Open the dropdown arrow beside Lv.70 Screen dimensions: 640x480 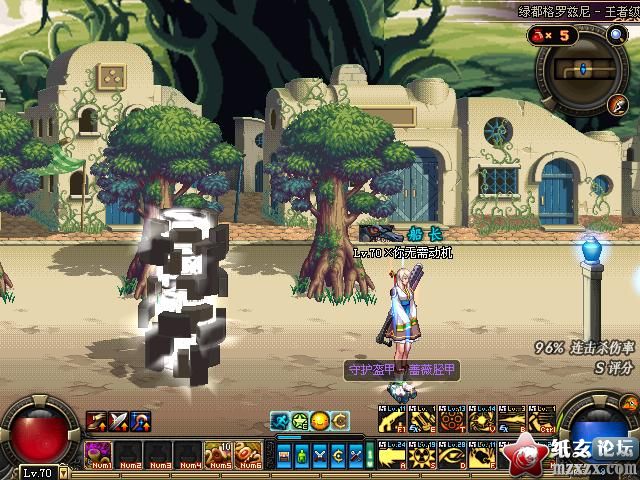point(64,473)
